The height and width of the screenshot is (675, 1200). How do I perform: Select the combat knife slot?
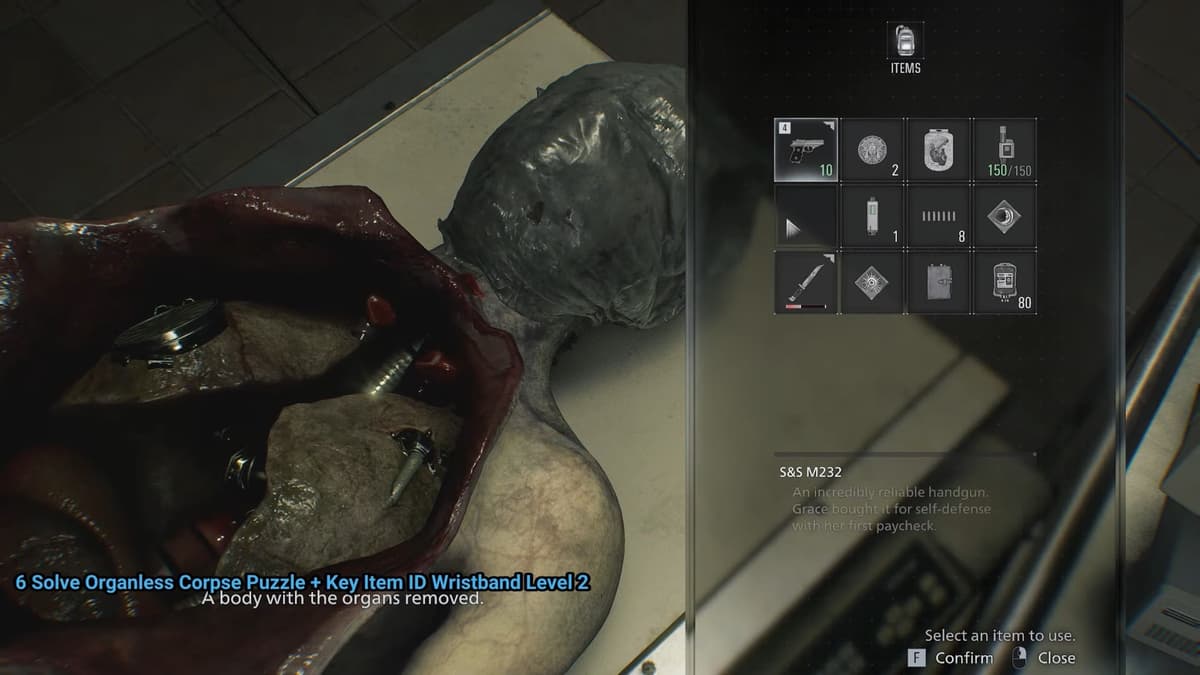(x=807, y=281)
